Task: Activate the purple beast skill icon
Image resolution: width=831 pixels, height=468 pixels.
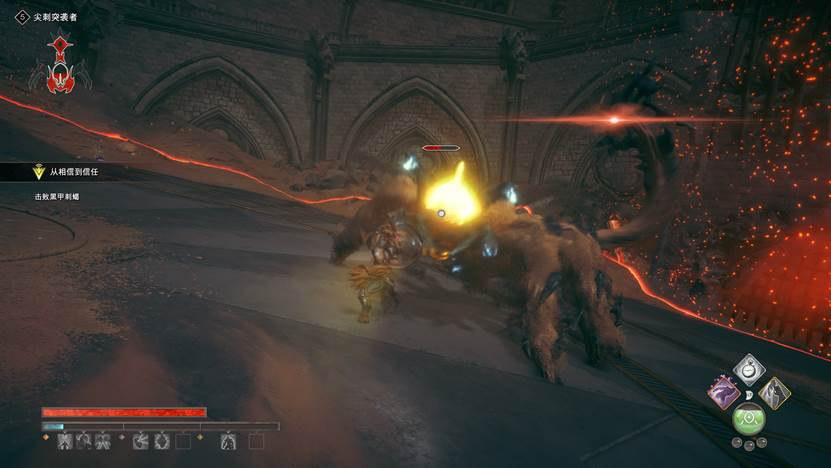Action: (x=723, y=394)
